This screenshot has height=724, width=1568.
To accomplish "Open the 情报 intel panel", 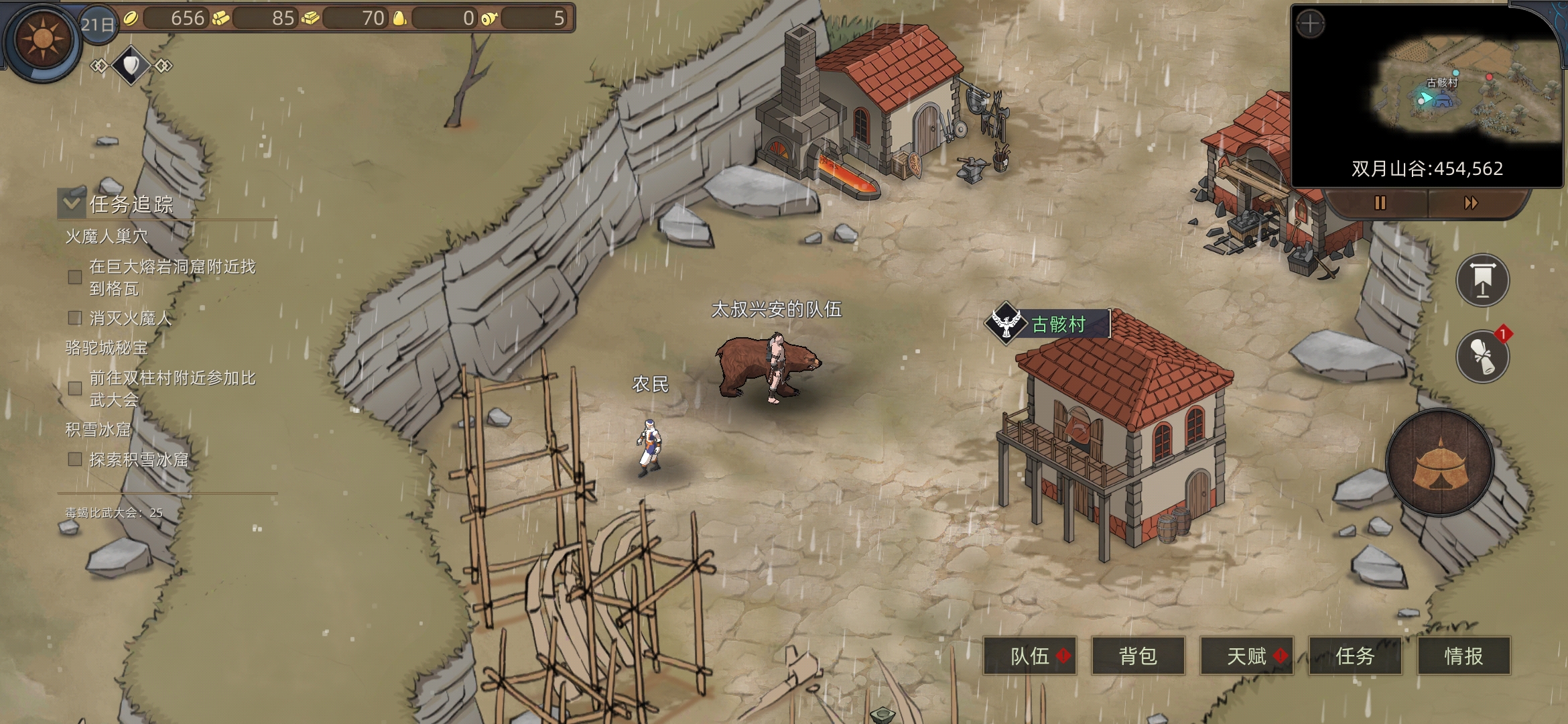I will coord(1463,656).
